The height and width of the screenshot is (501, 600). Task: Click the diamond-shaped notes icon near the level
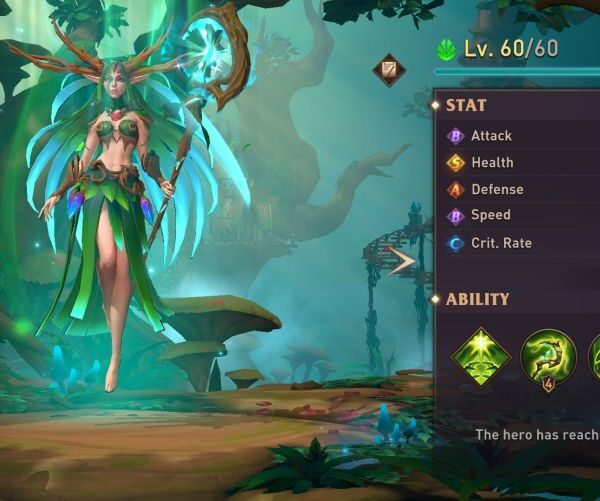pyautogui.click(x=389, y=70)
